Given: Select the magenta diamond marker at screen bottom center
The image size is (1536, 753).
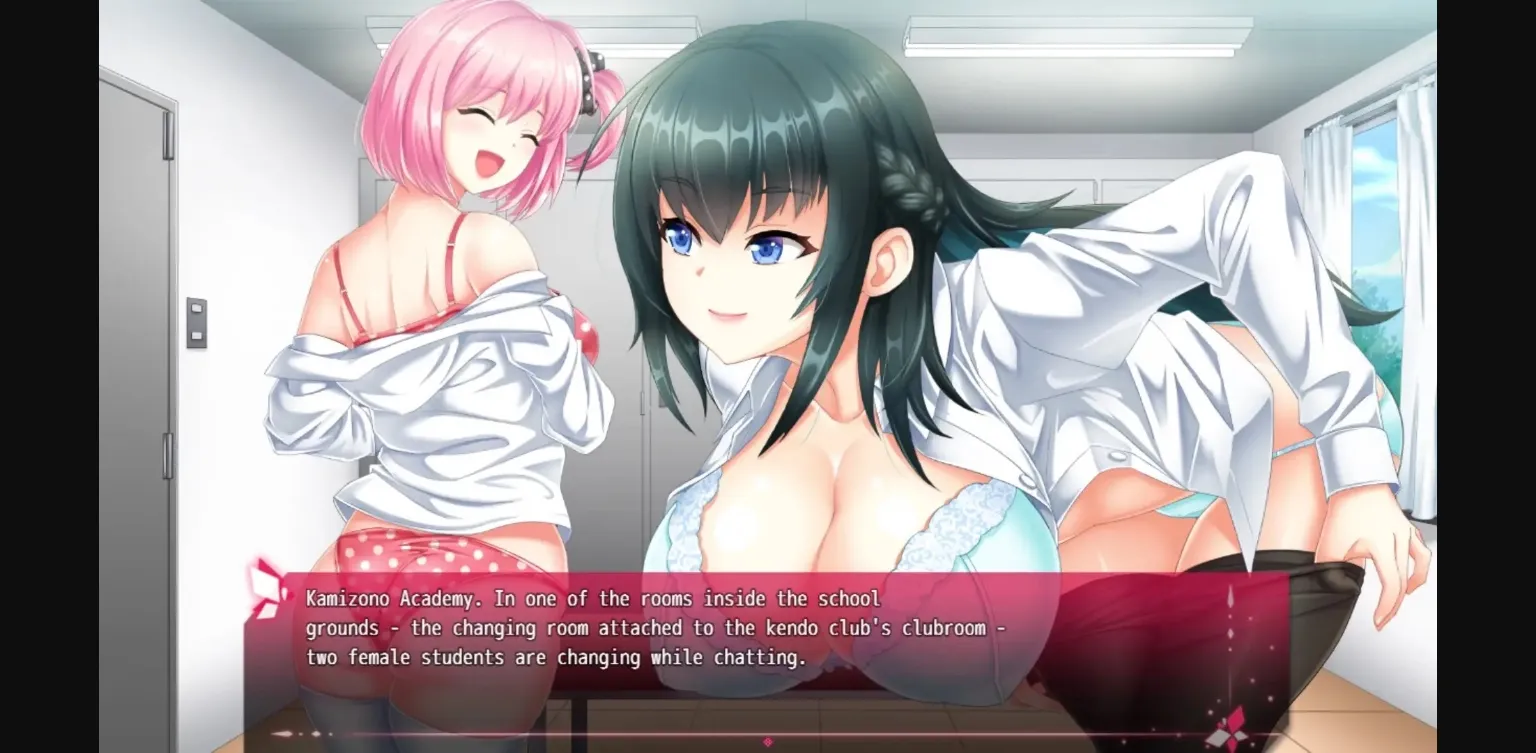Looking at the screenshot, I should click(x=768, y=742).
